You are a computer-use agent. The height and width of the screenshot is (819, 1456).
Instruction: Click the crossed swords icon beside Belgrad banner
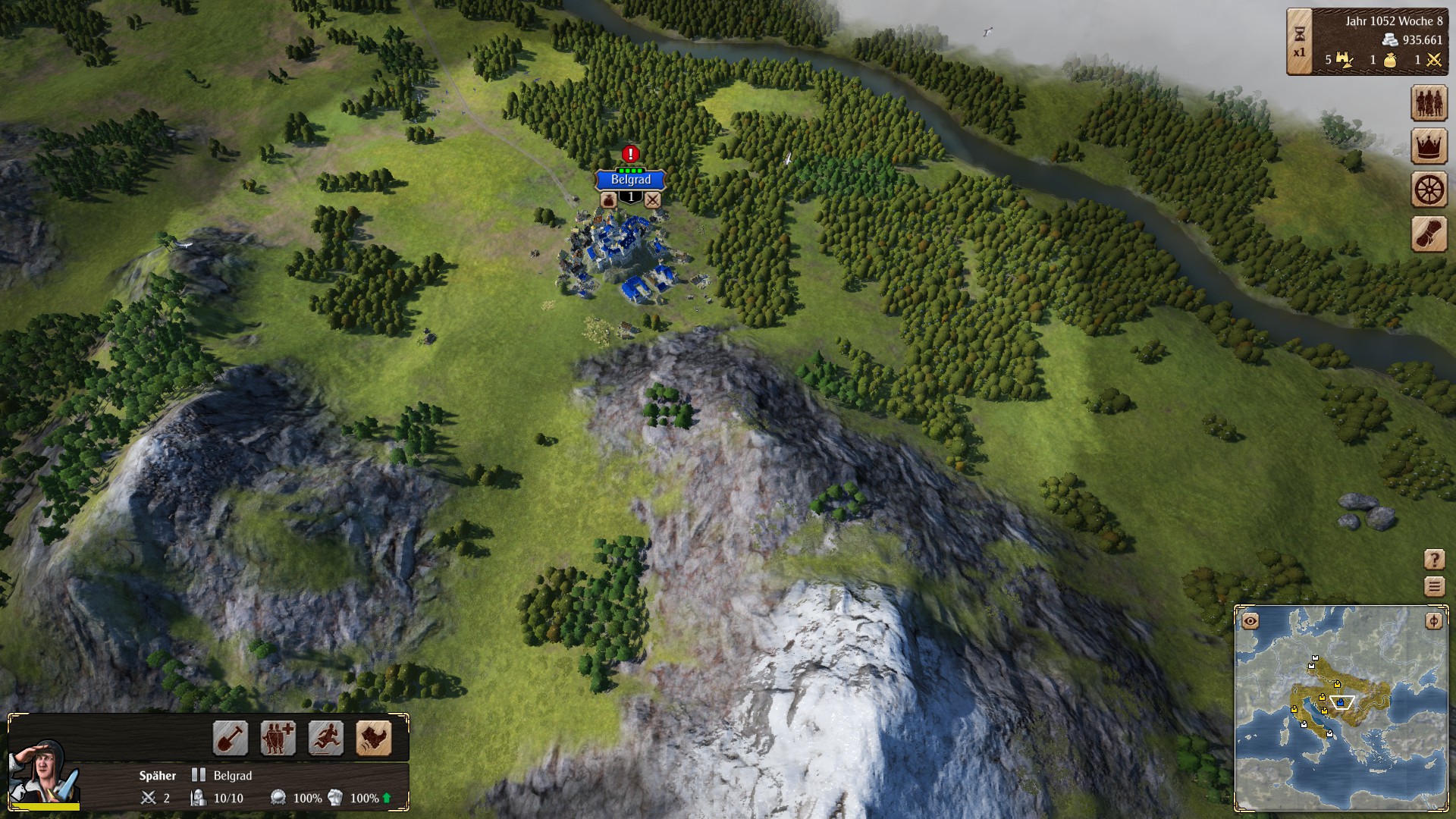click(652, 199)
